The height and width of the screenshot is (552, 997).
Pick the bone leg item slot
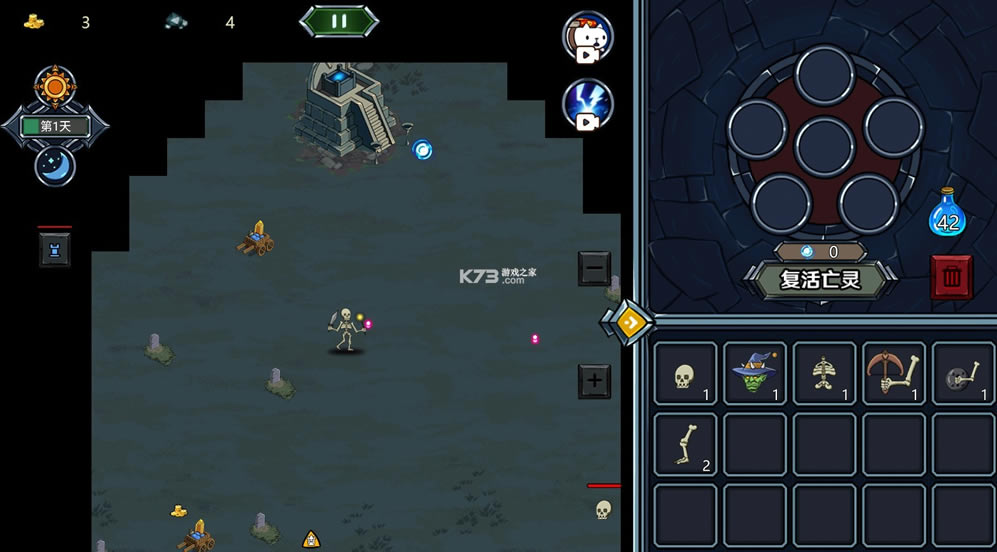(x=685, y=444)
